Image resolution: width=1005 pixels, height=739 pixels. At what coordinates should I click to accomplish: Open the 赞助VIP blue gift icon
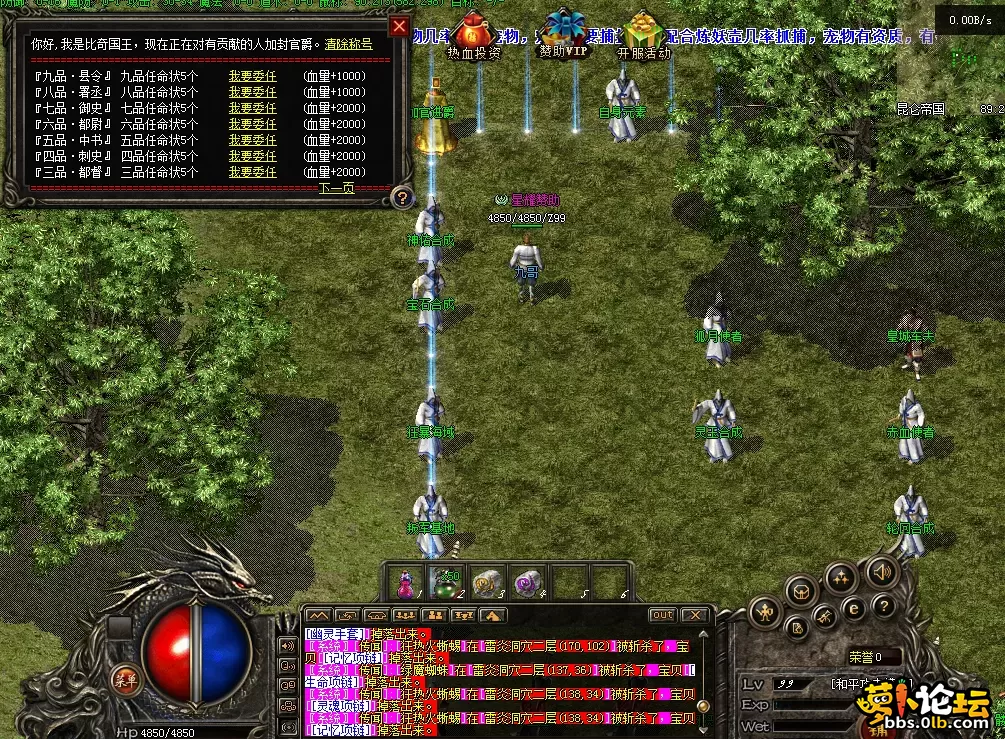pos(564,30)
